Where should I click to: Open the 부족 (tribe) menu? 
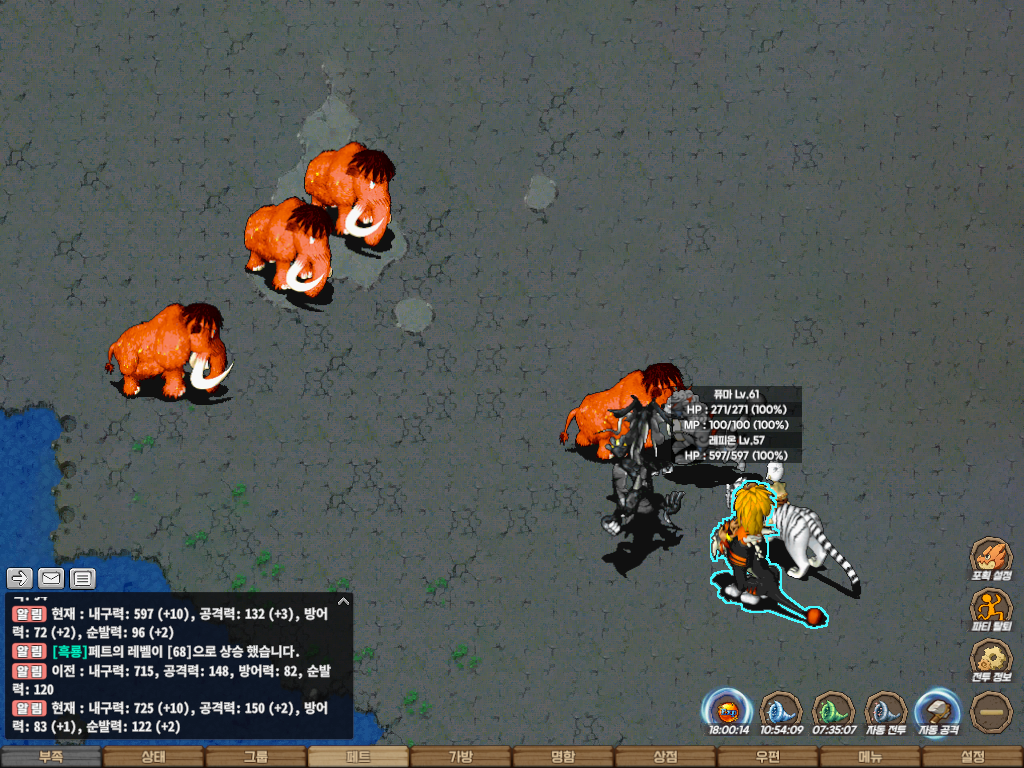[51, 757]
